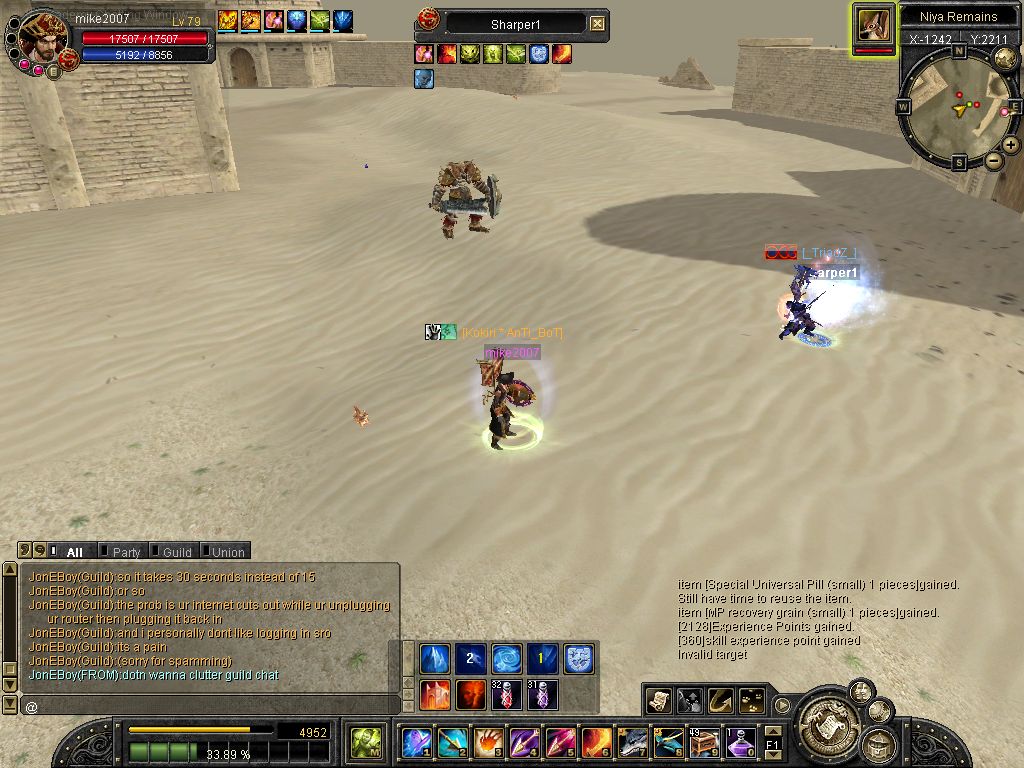This screenshot has height=768, width=1024.
Task: Open the world map globe button
Action: pos(1005,57)
